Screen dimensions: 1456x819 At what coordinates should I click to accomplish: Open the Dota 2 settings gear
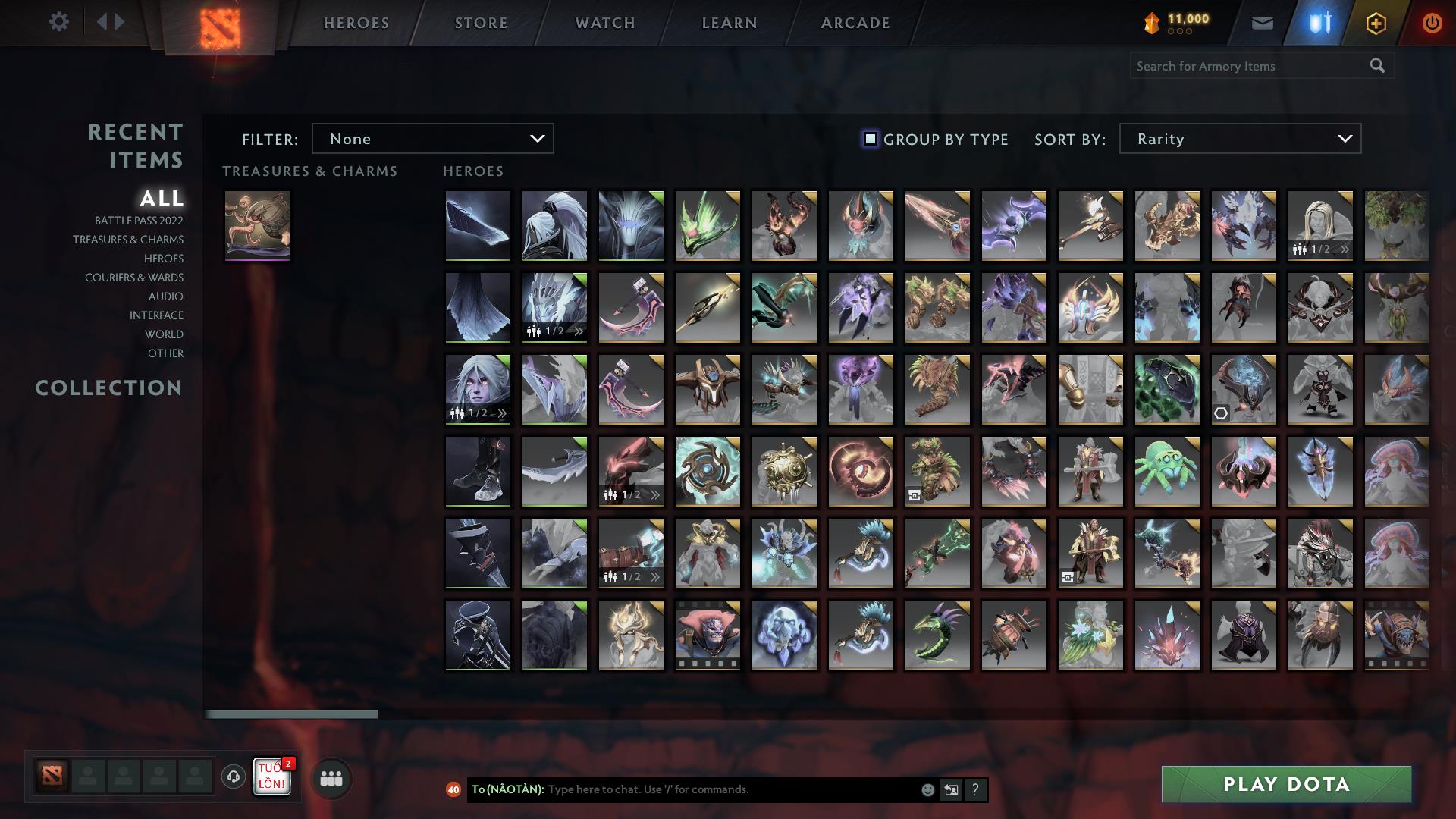tap(59, 21)
